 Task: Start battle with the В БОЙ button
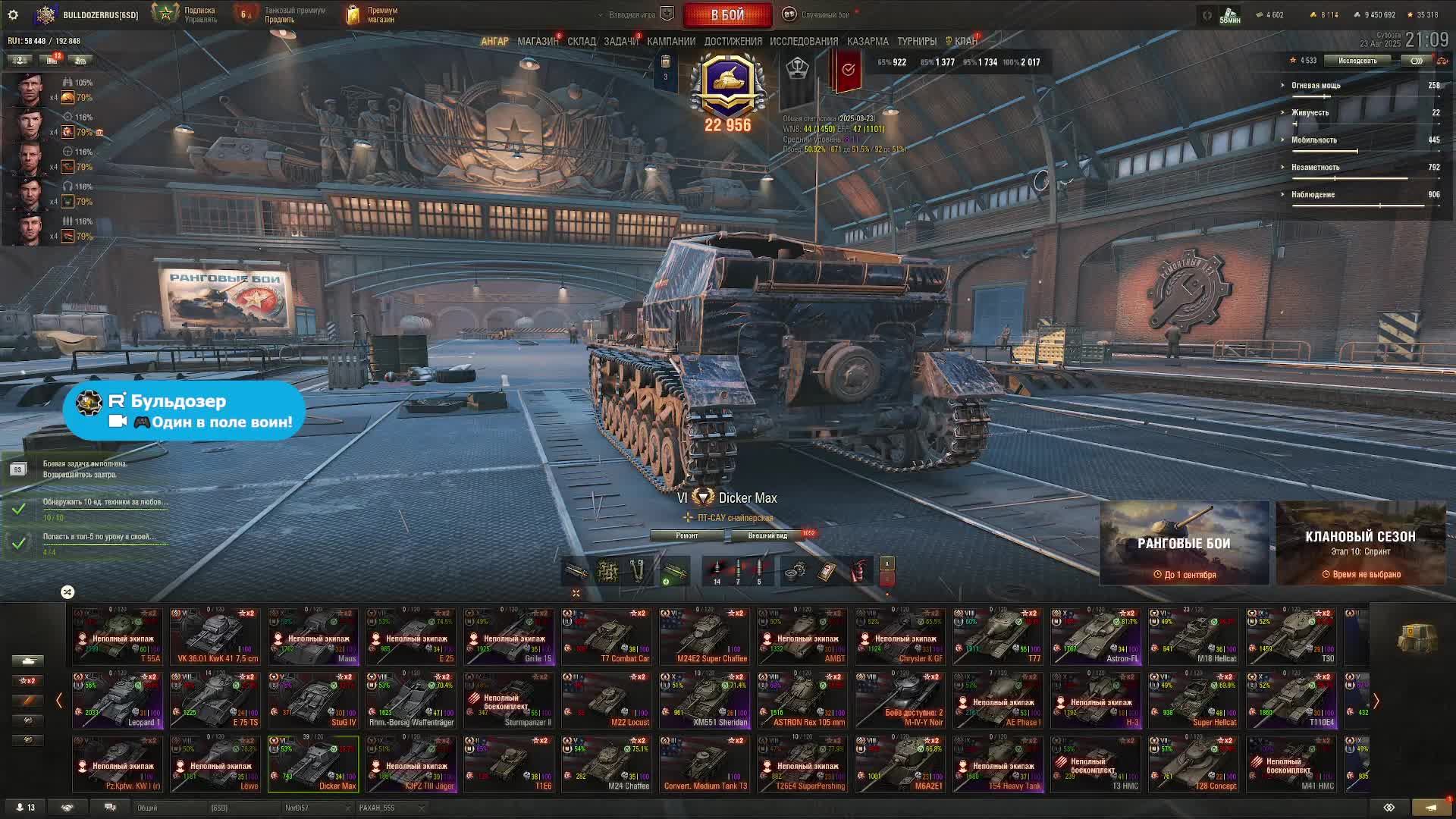pos(727,14)
